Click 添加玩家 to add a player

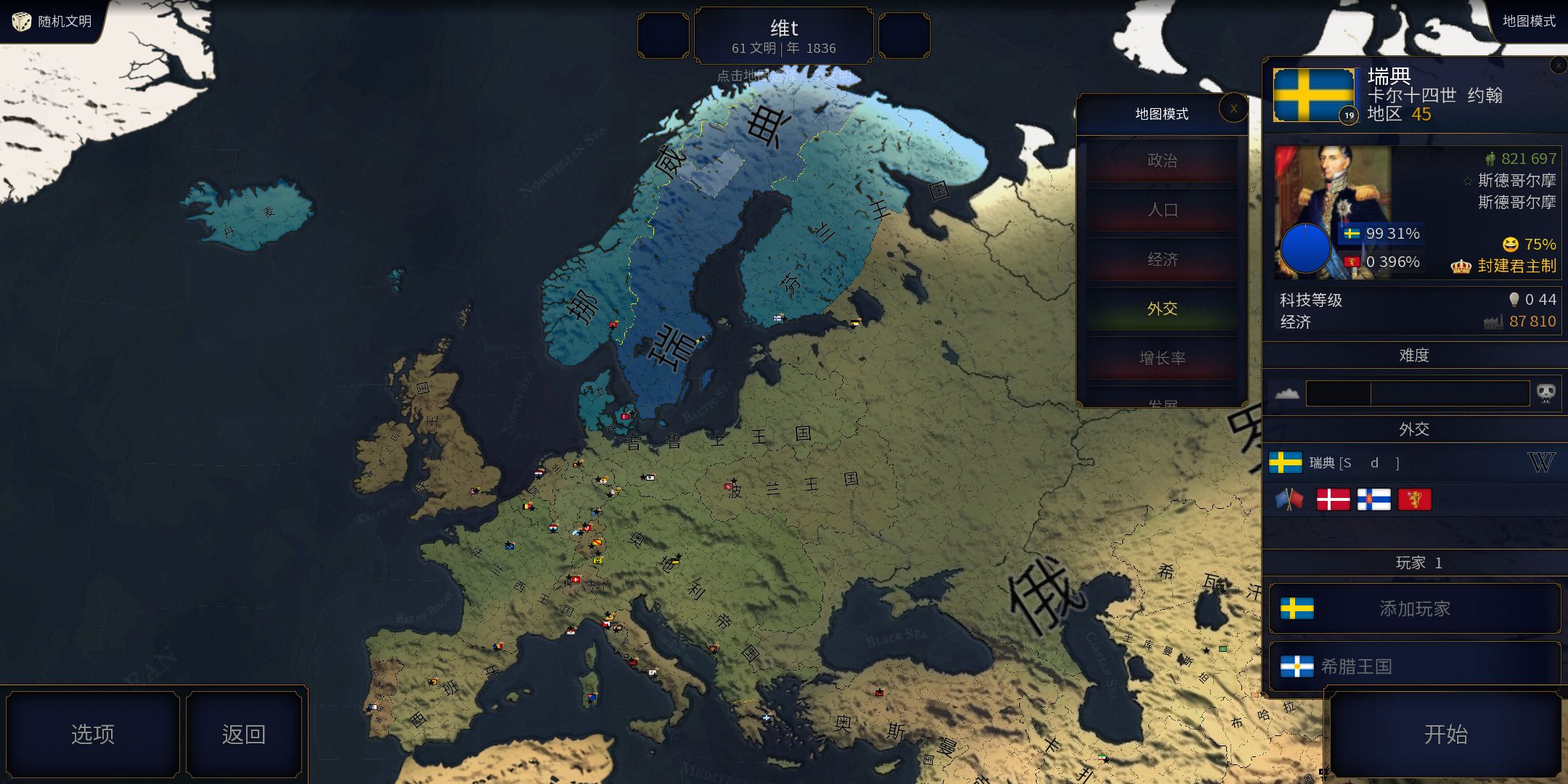tap(1414, 608)
